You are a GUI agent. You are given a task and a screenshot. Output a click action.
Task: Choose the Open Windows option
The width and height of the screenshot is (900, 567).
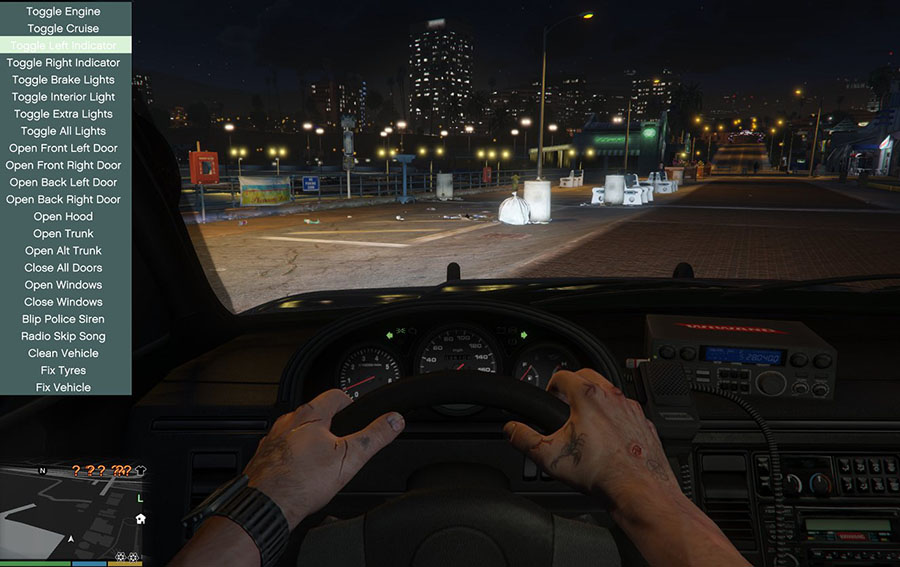coord(63,284)
